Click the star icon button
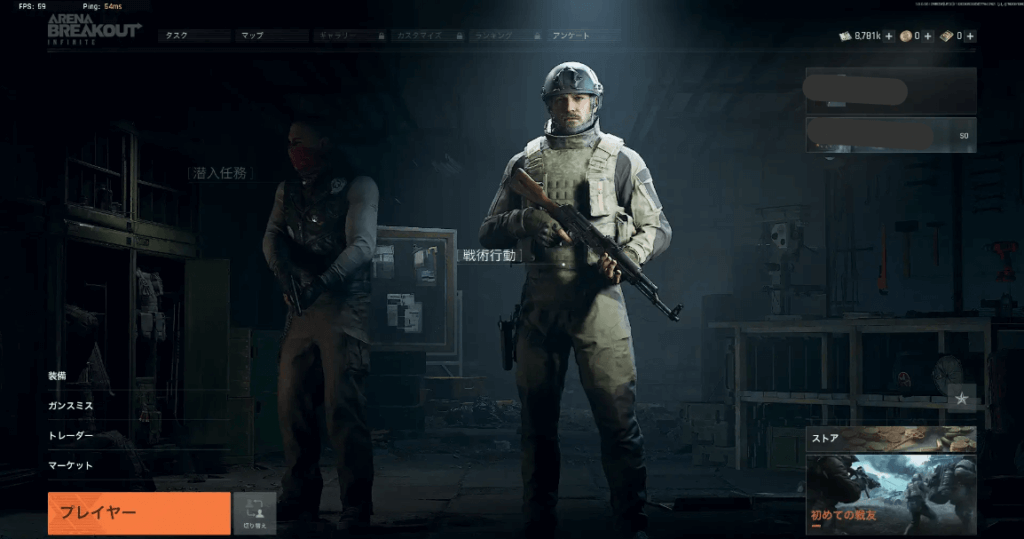The width and height of the screenshot is (1024, 539). (x=961, y=398)
